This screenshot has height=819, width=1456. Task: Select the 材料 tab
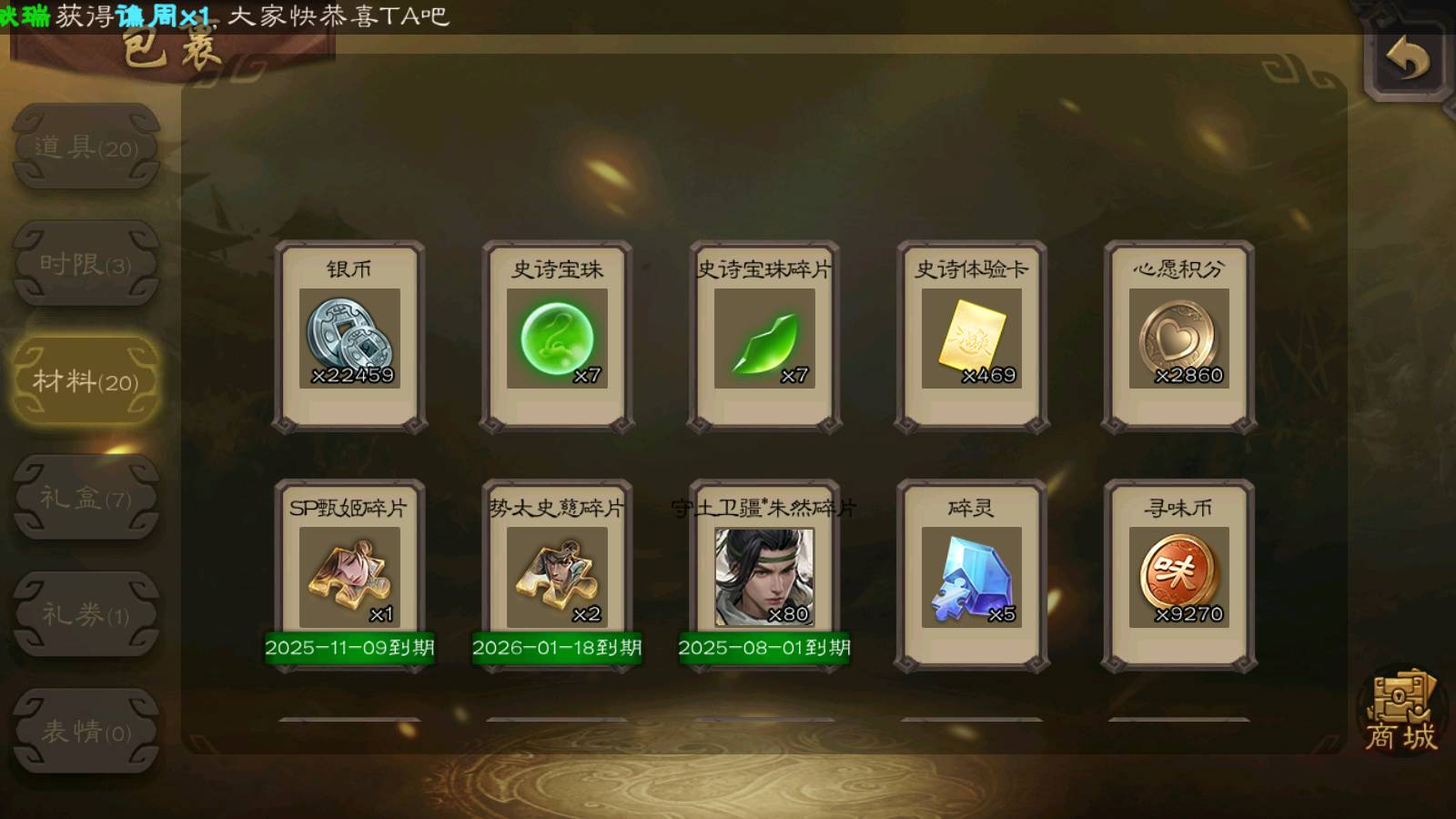pos(86,380)
